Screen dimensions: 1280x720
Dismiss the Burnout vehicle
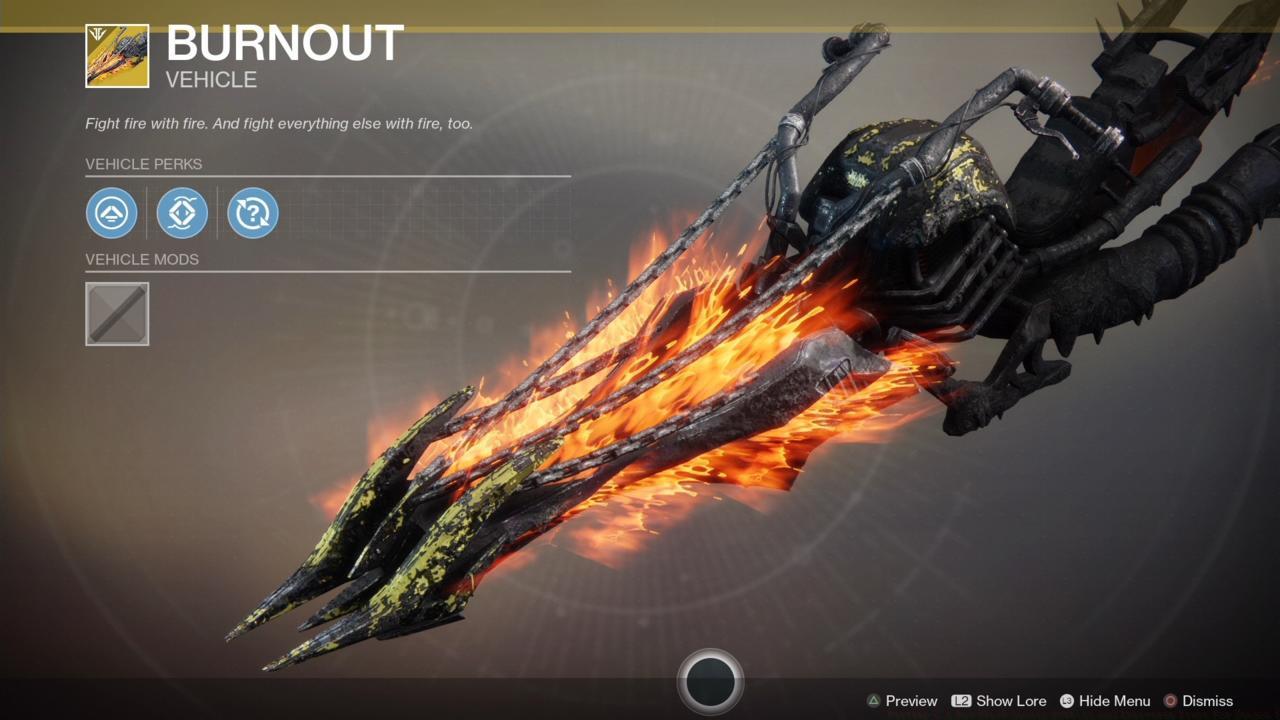(1207, 701)
